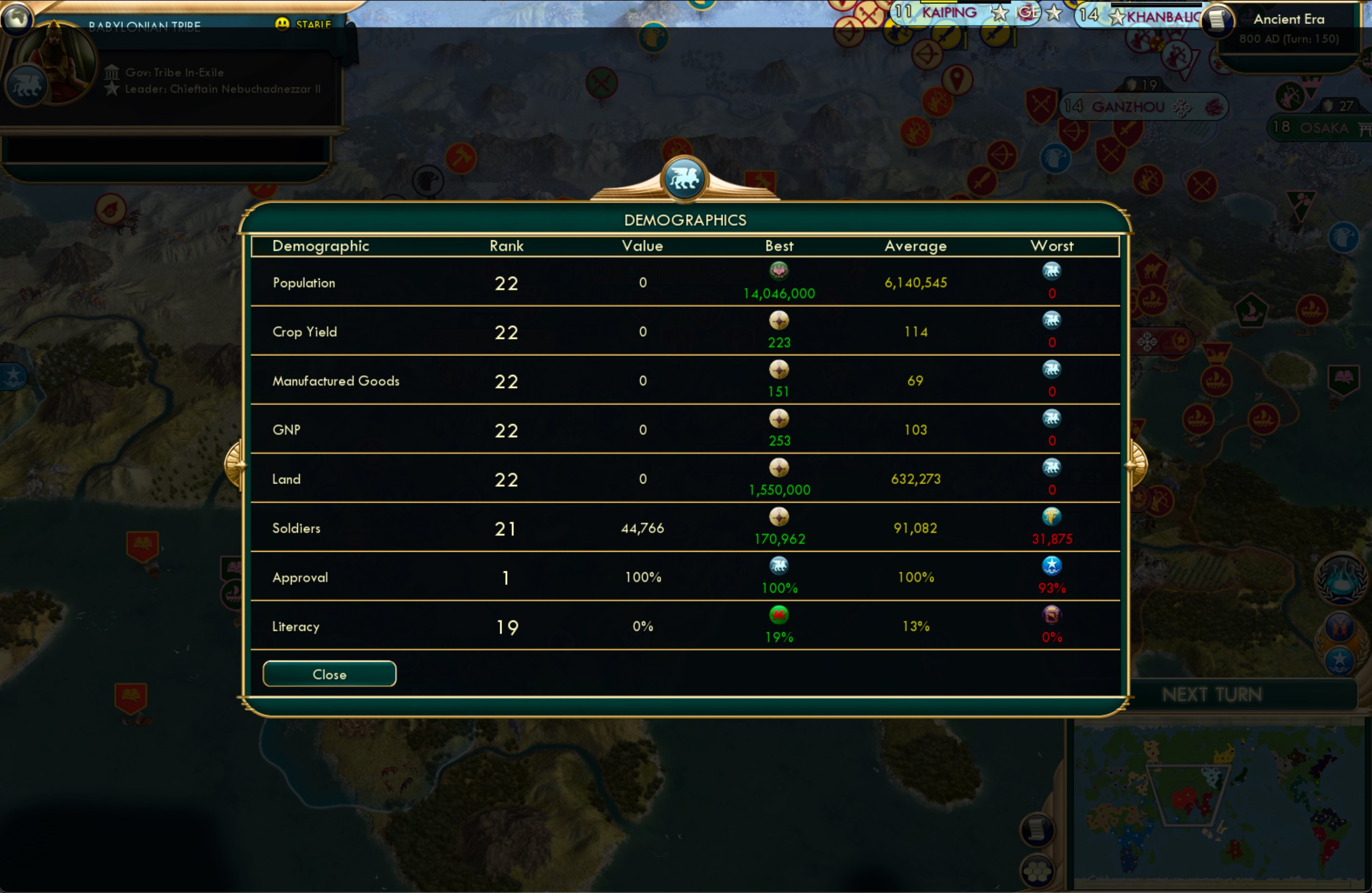Select the Osaka city banner

click(x=1320, y=127)
